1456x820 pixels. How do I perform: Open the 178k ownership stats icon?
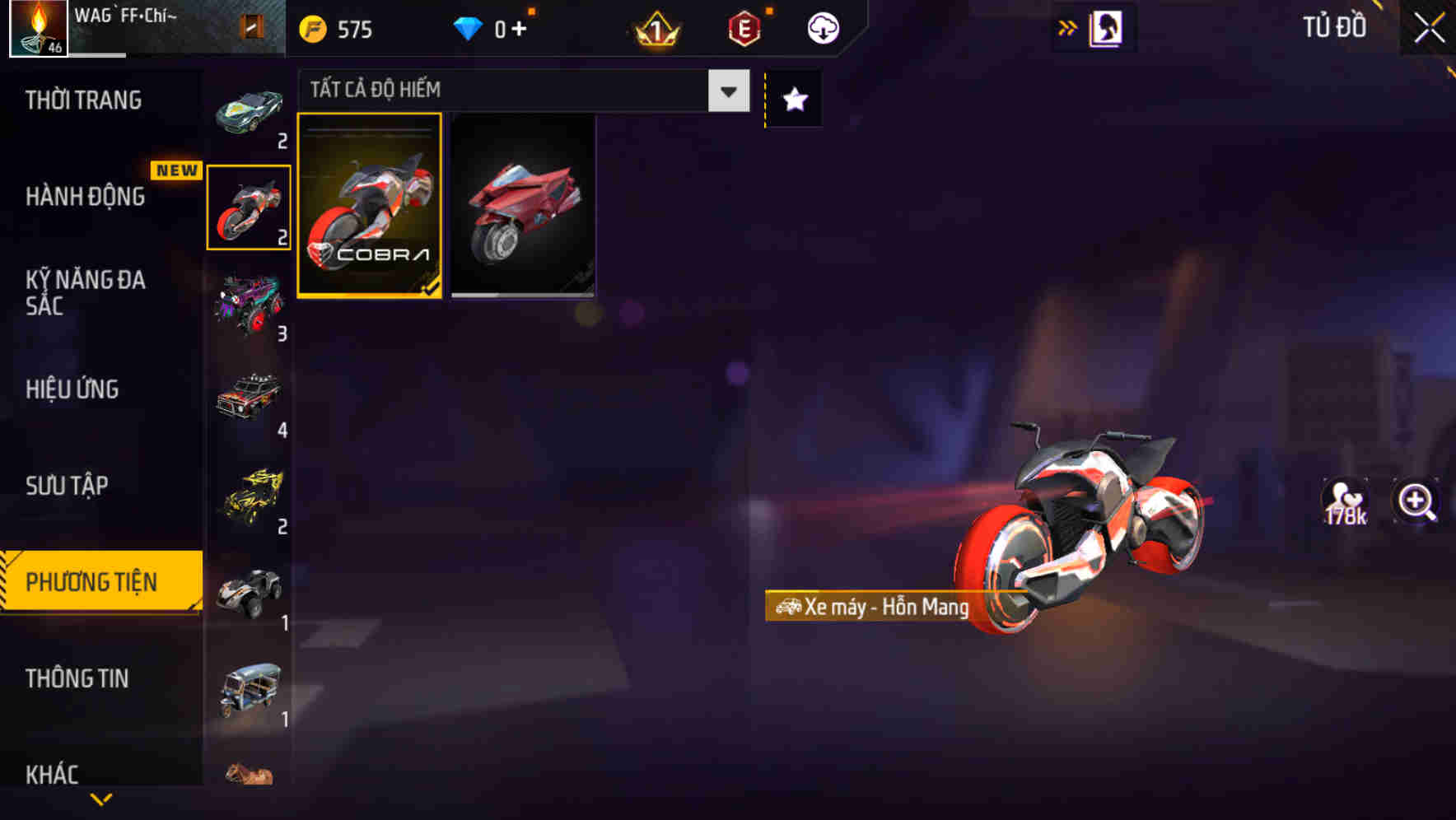[1344, 501]
